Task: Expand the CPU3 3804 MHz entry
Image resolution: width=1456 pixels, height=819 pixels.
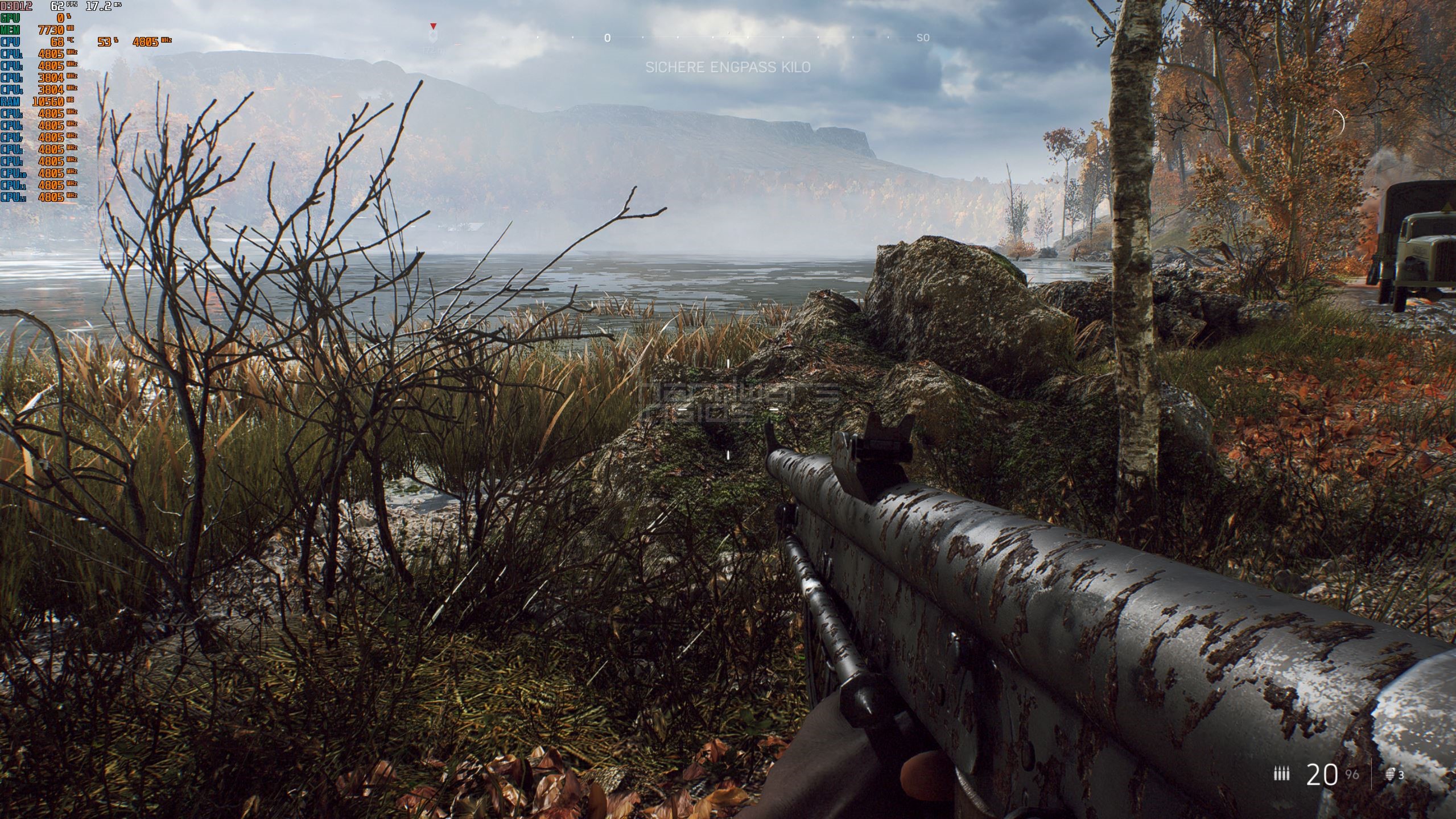Action: tap(50, 77)
